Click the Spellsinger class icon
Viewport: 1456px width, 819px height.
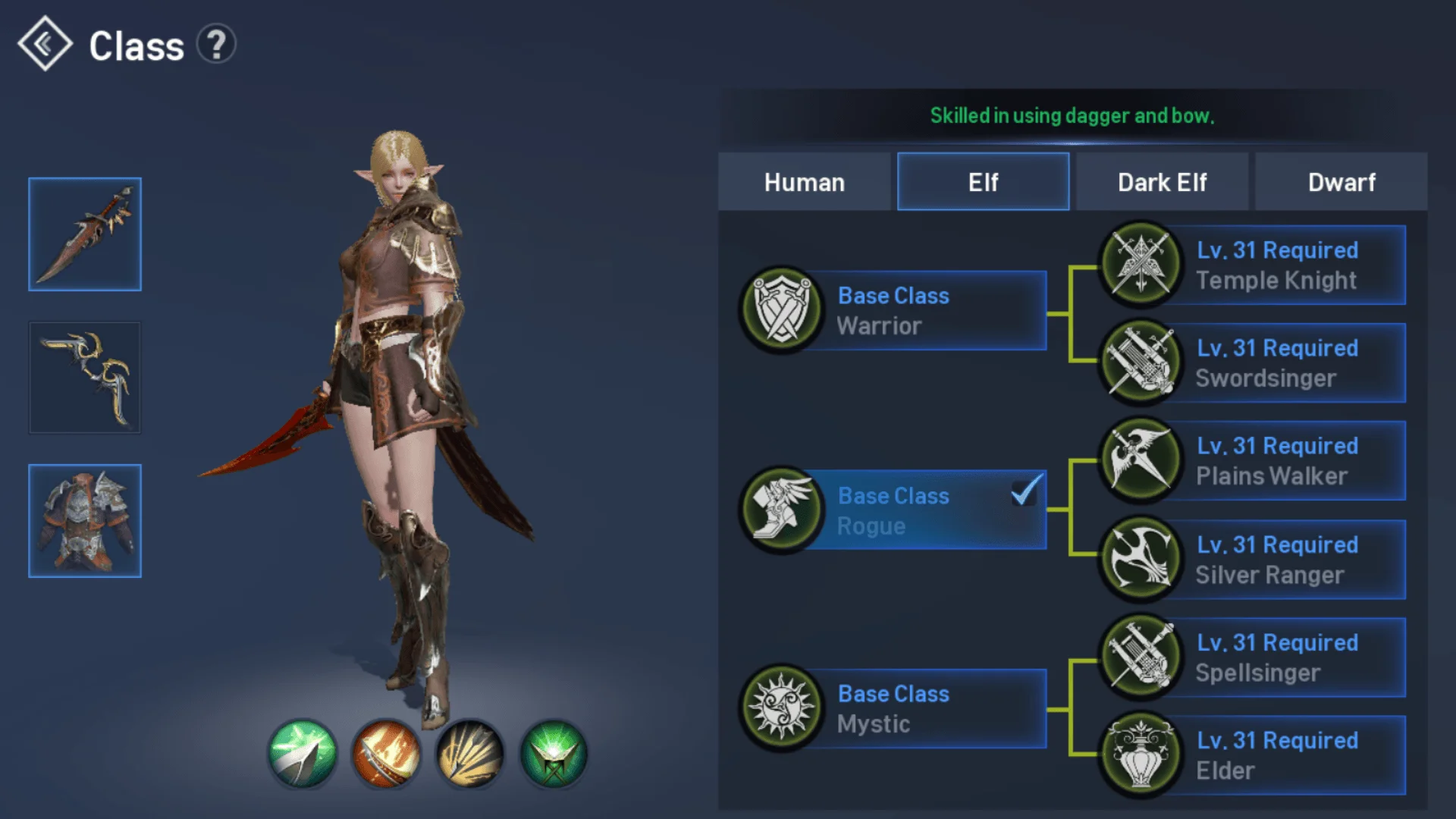1140,657
